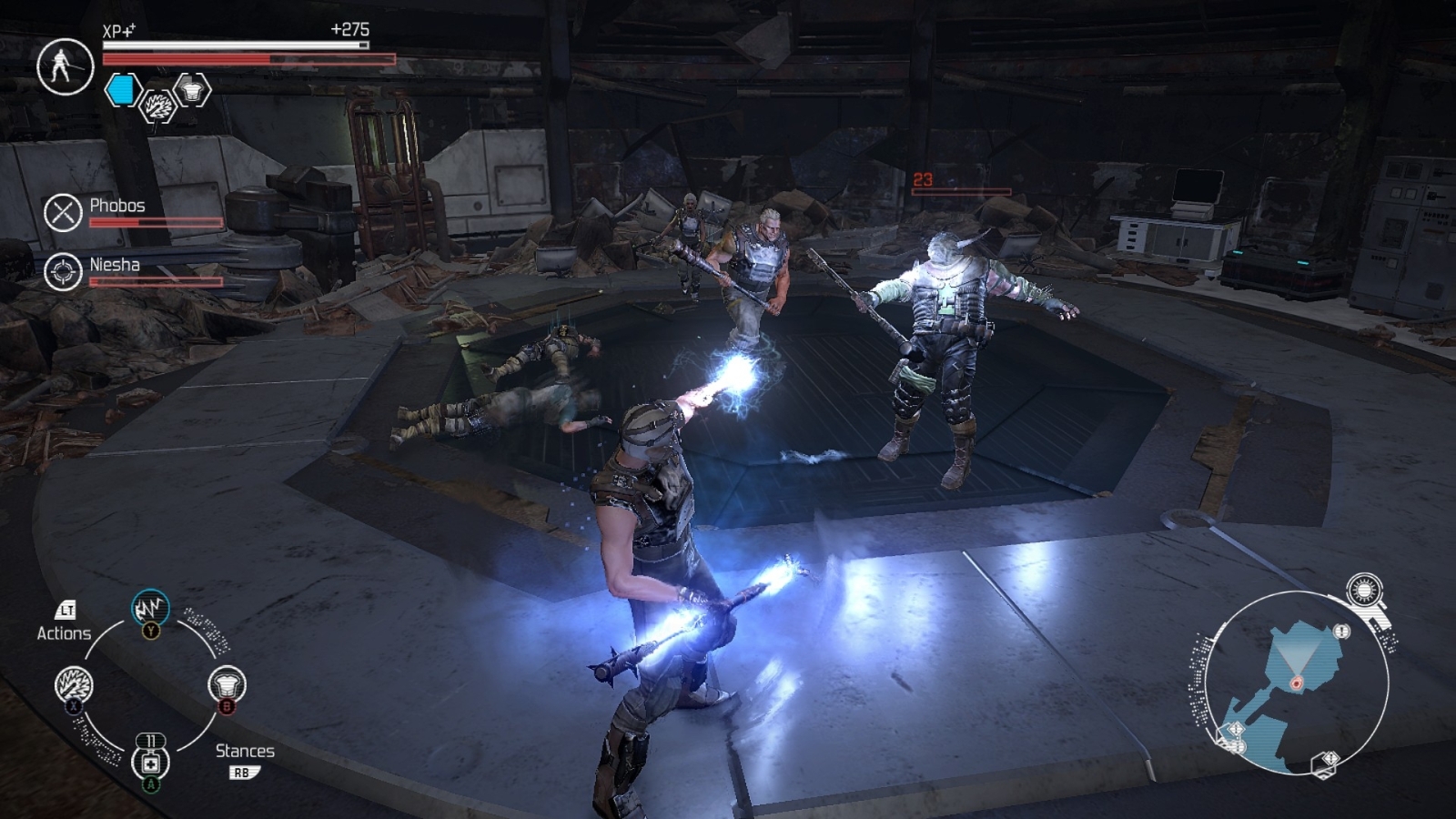Click the armor buff hexagon status icon
The width and height of the screenshot is (1456, 819).
click(x=191, y=90)
